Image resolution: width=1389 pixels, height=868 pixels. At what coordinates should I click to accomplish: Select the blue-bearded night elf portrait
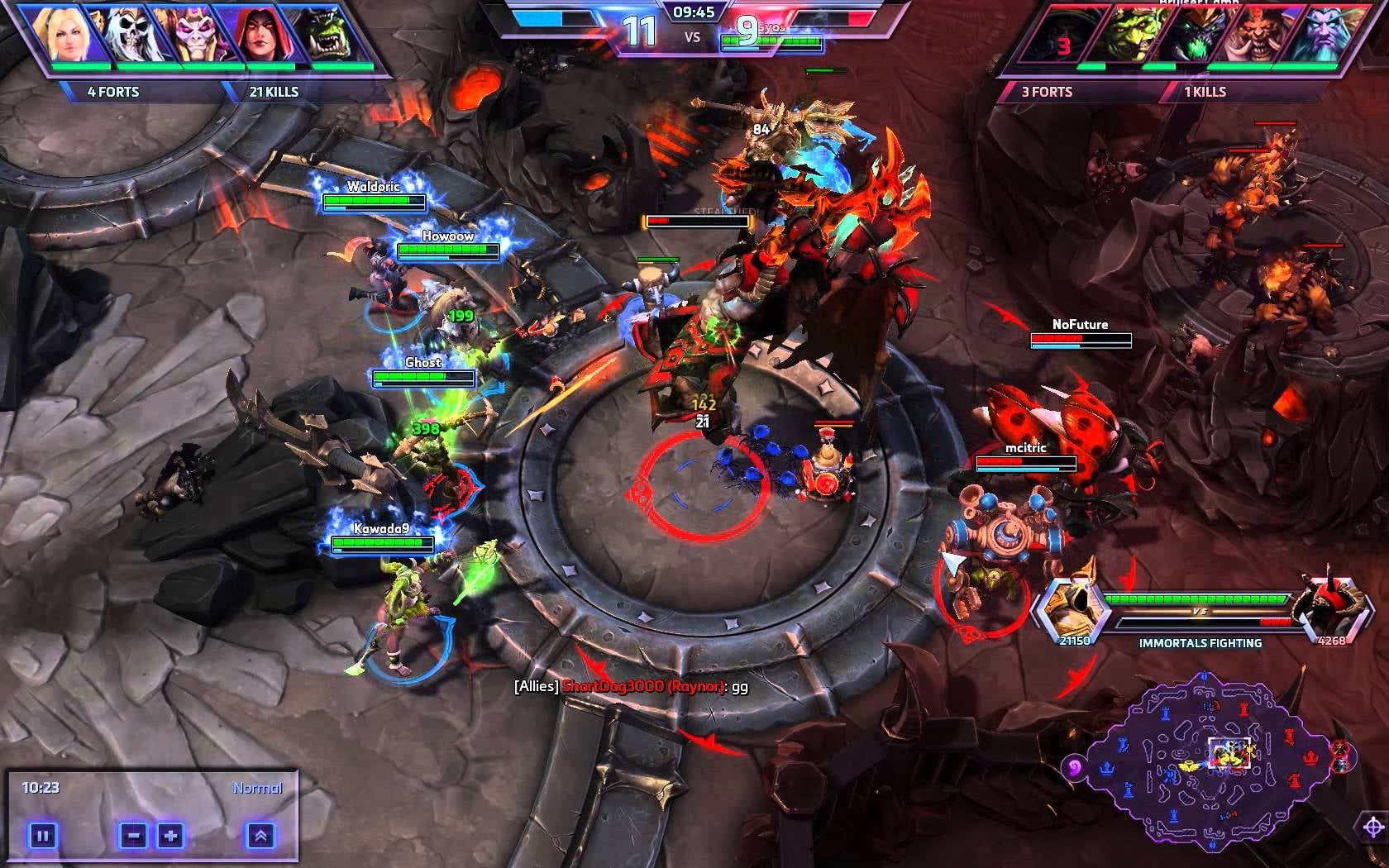click(1325, 37)
